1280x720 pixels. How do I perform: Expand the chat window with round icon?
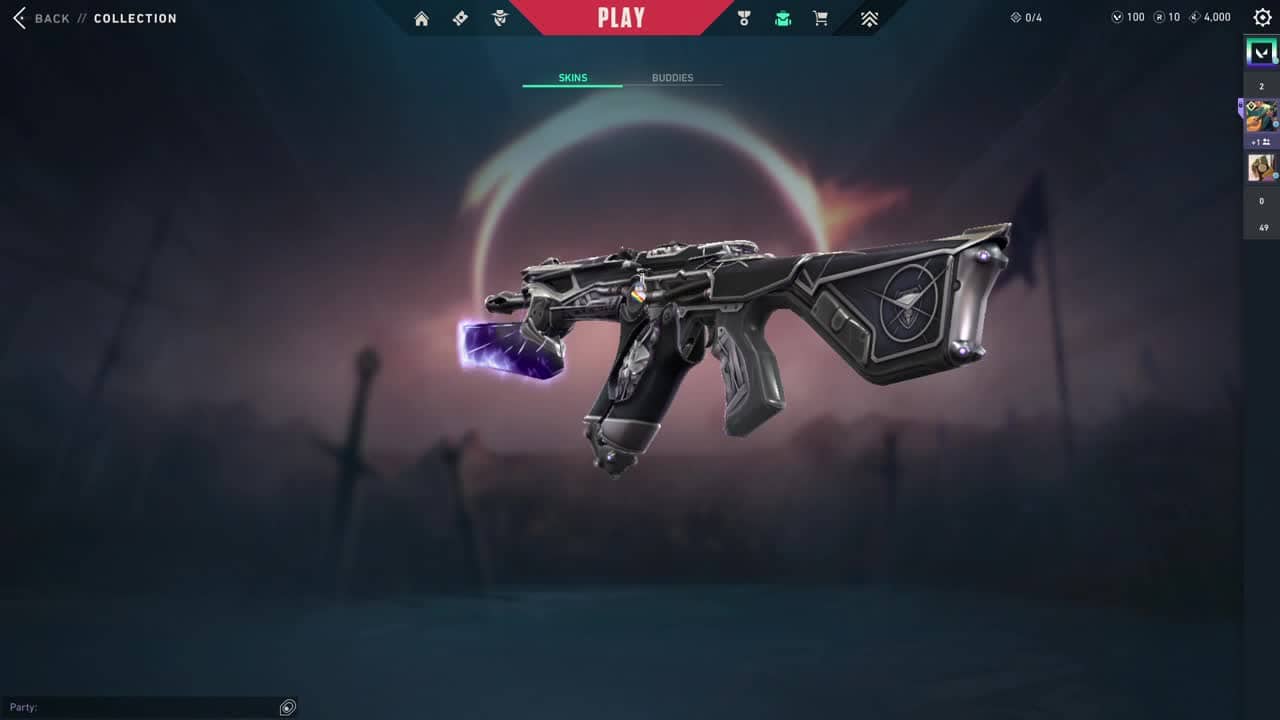click(x=288, y=707)
